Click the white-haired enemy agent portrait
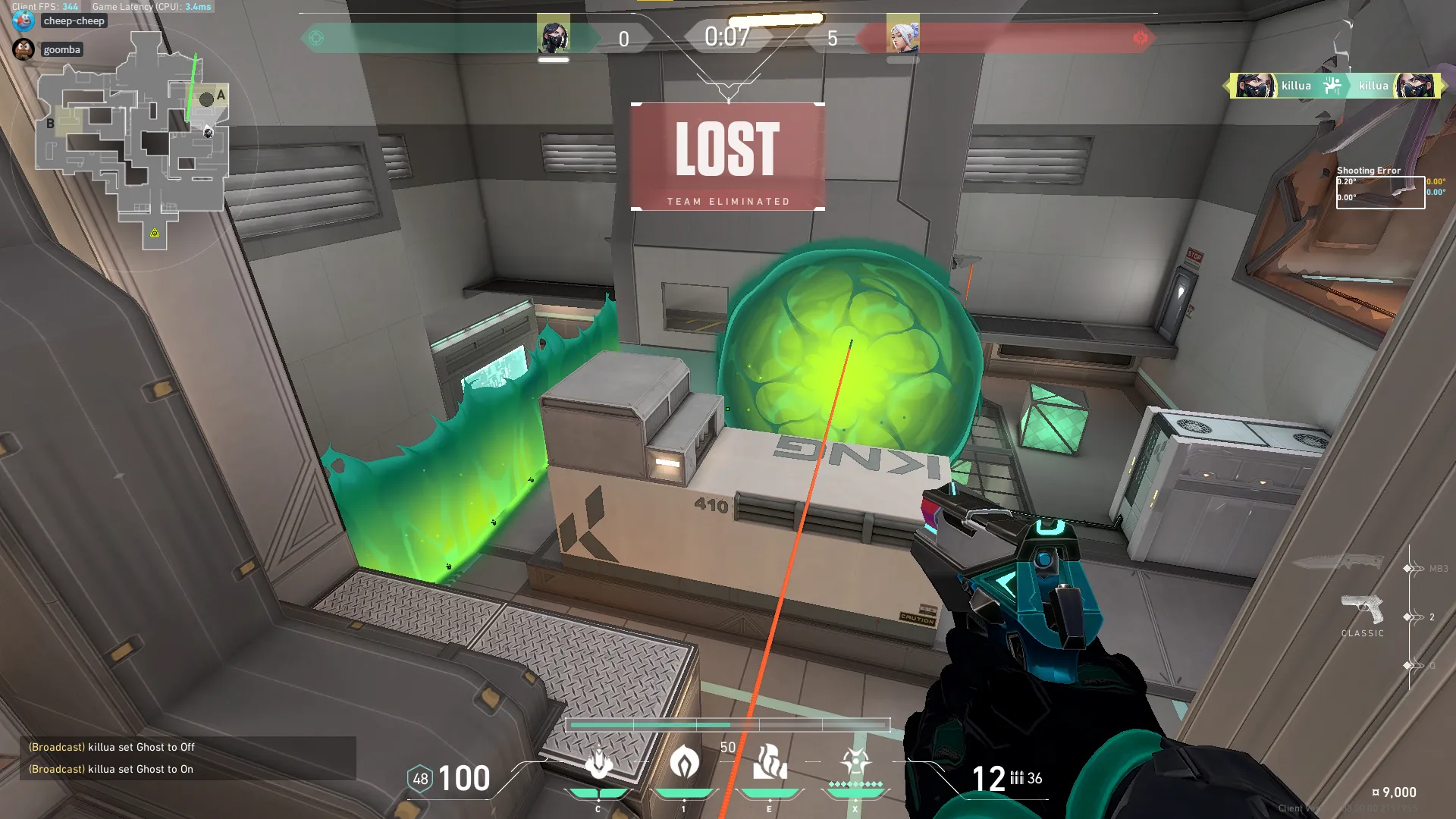 pos(902,35)
